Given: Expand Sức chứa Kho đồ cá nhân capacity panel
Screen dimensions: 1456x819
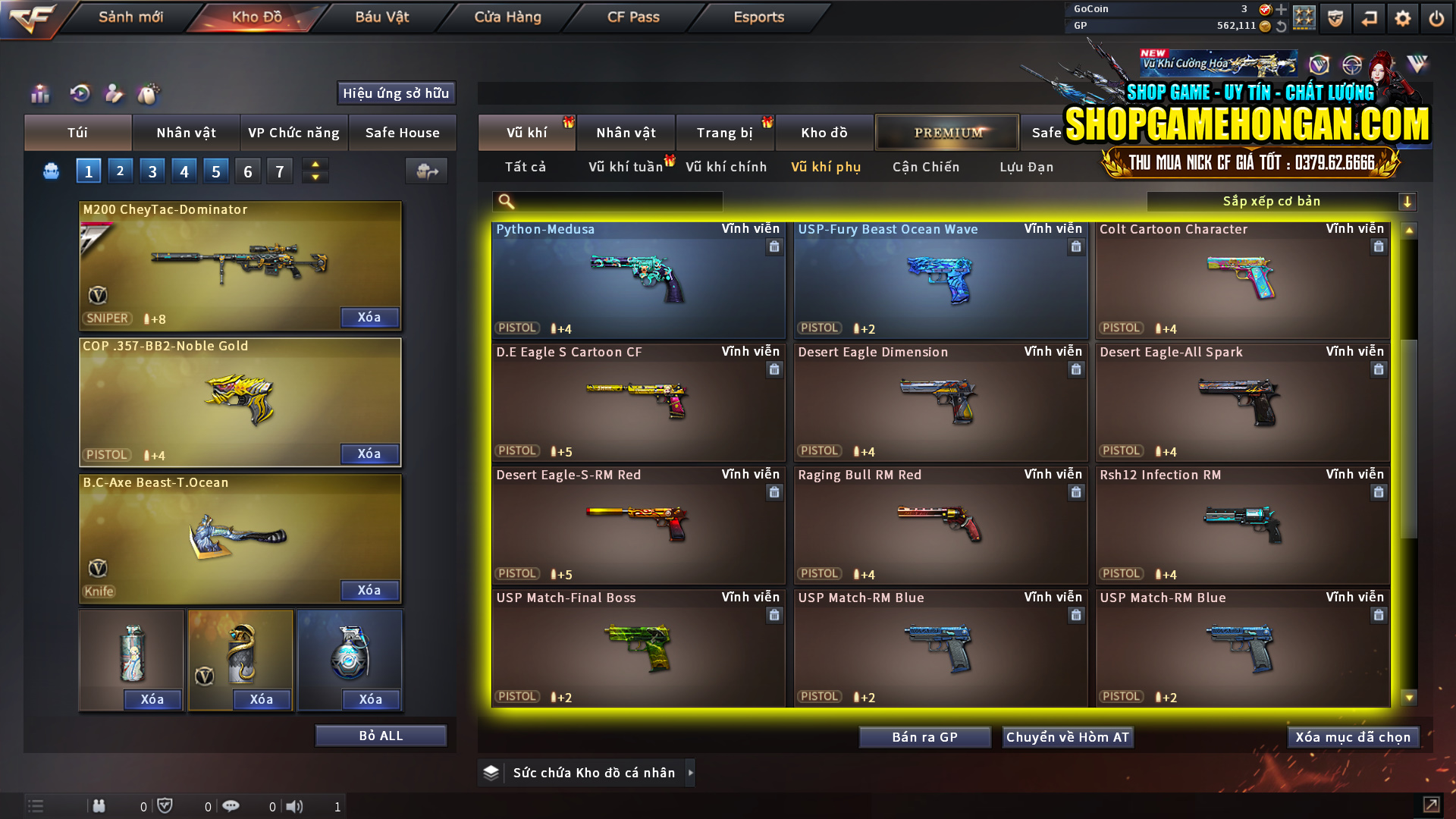Looking at the screenshot, I should point(691,773).
